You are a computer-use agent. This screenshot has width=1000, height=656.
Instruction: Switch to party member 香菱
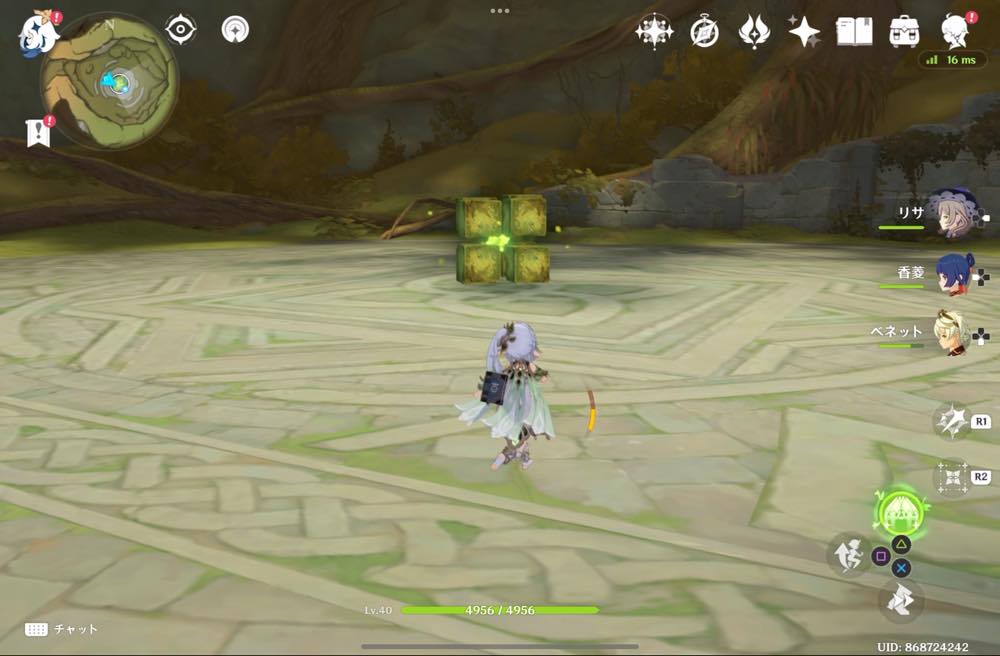pos(951,272)
